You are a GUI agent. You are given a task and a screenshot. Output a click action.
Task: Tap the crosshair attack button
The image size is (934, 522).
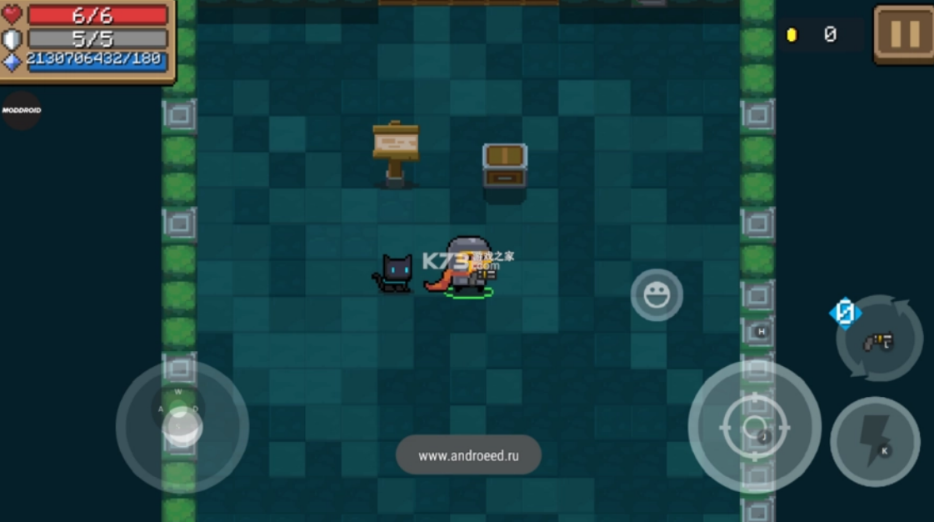tap(754, 427)
